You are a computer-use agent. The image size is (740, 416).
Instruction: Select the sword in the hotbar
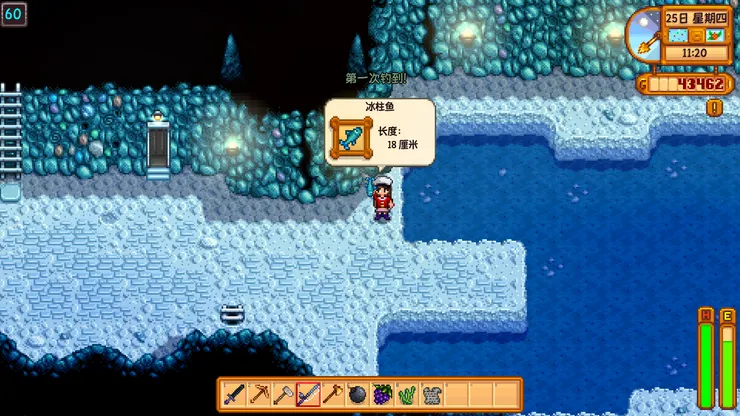(x=234, y=394)
